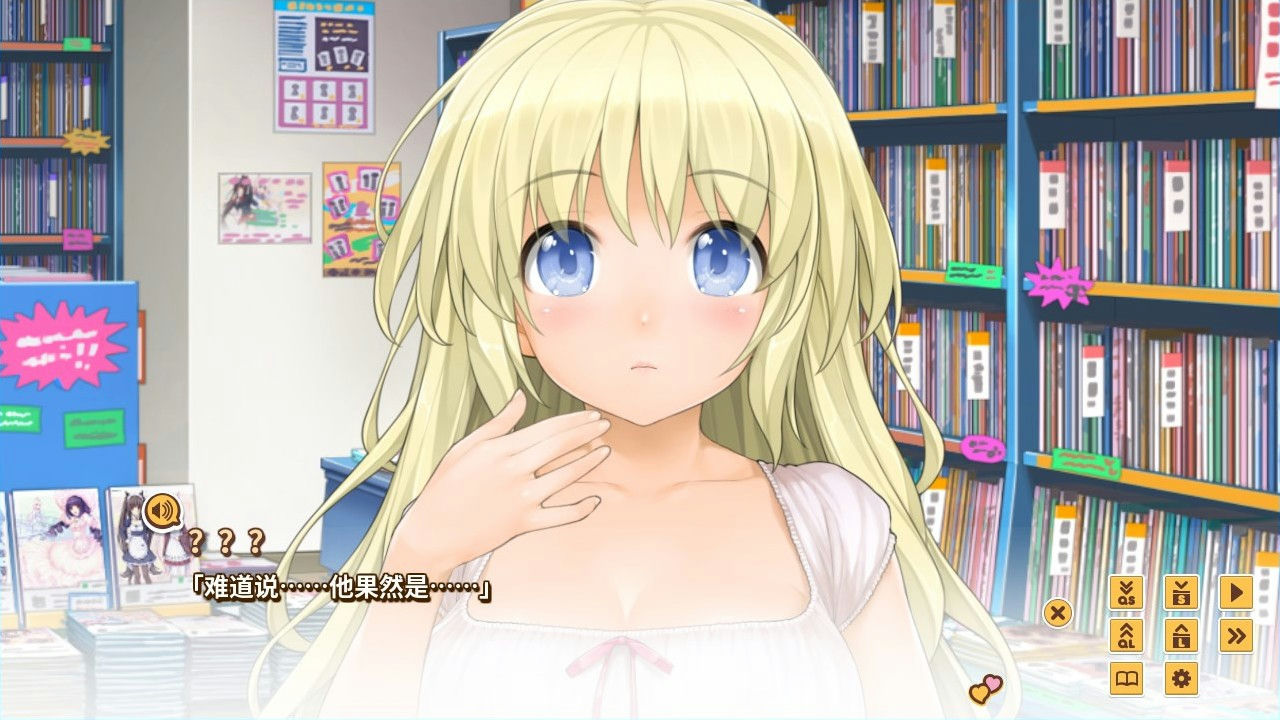Quick save using the QS icon
This screenshot has width=1280, height=720.
(x=1129, y=593)
